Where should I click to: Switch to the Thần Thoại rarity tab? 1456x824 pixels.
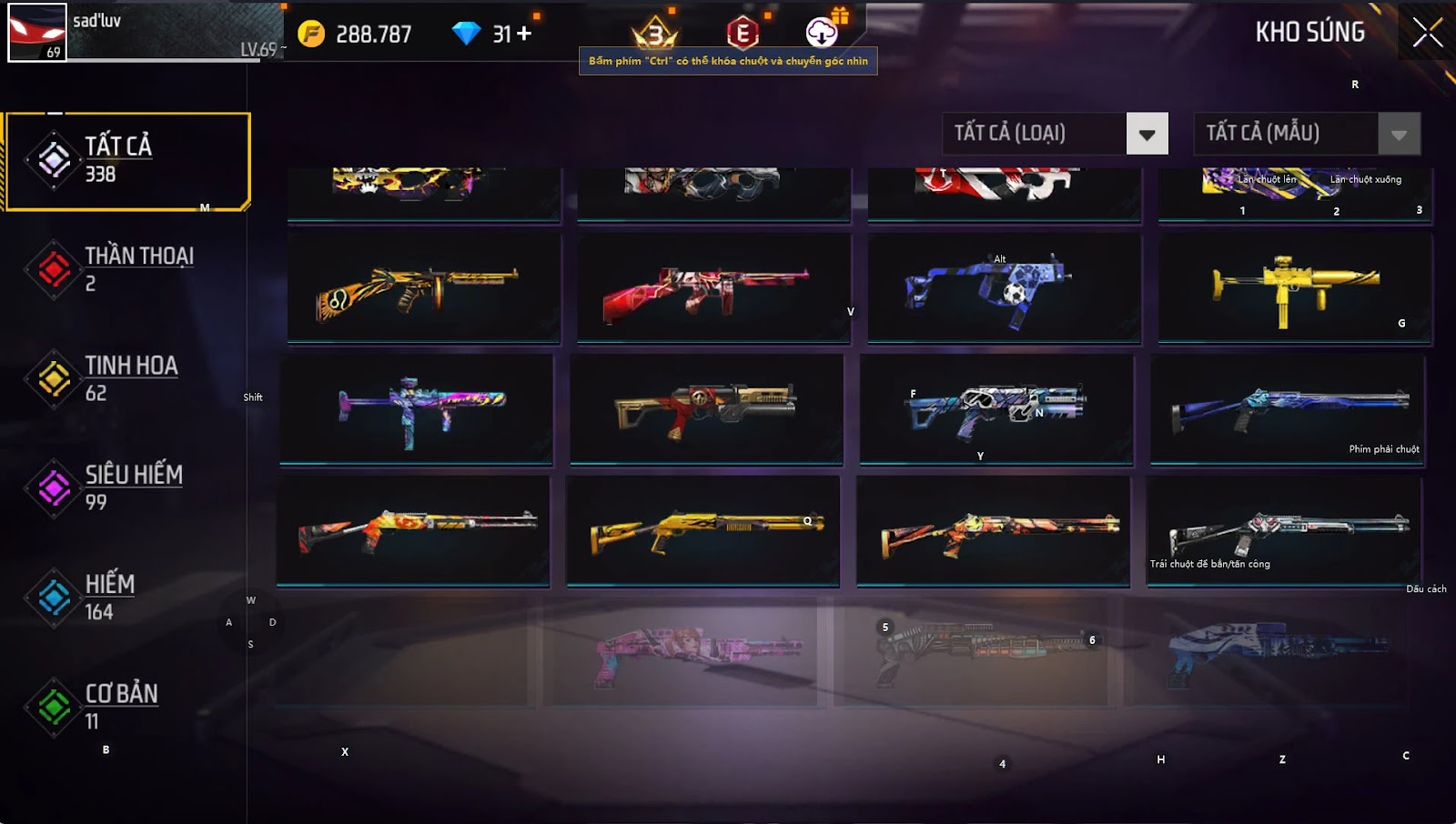pos(127,269)
